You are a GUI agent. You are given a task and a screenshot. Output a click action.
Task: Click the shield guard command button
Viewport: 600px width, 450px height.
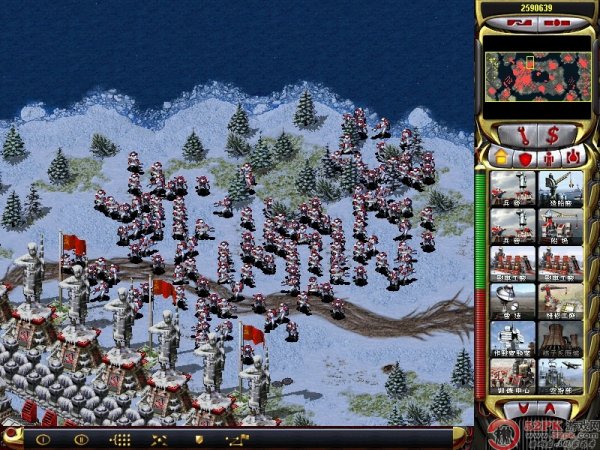[199, 439]
